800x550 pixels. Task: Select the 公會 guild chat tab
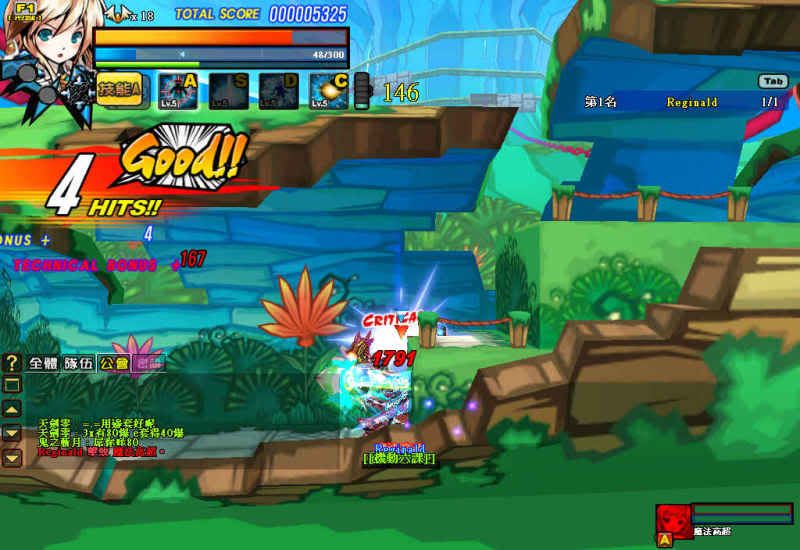113,364
